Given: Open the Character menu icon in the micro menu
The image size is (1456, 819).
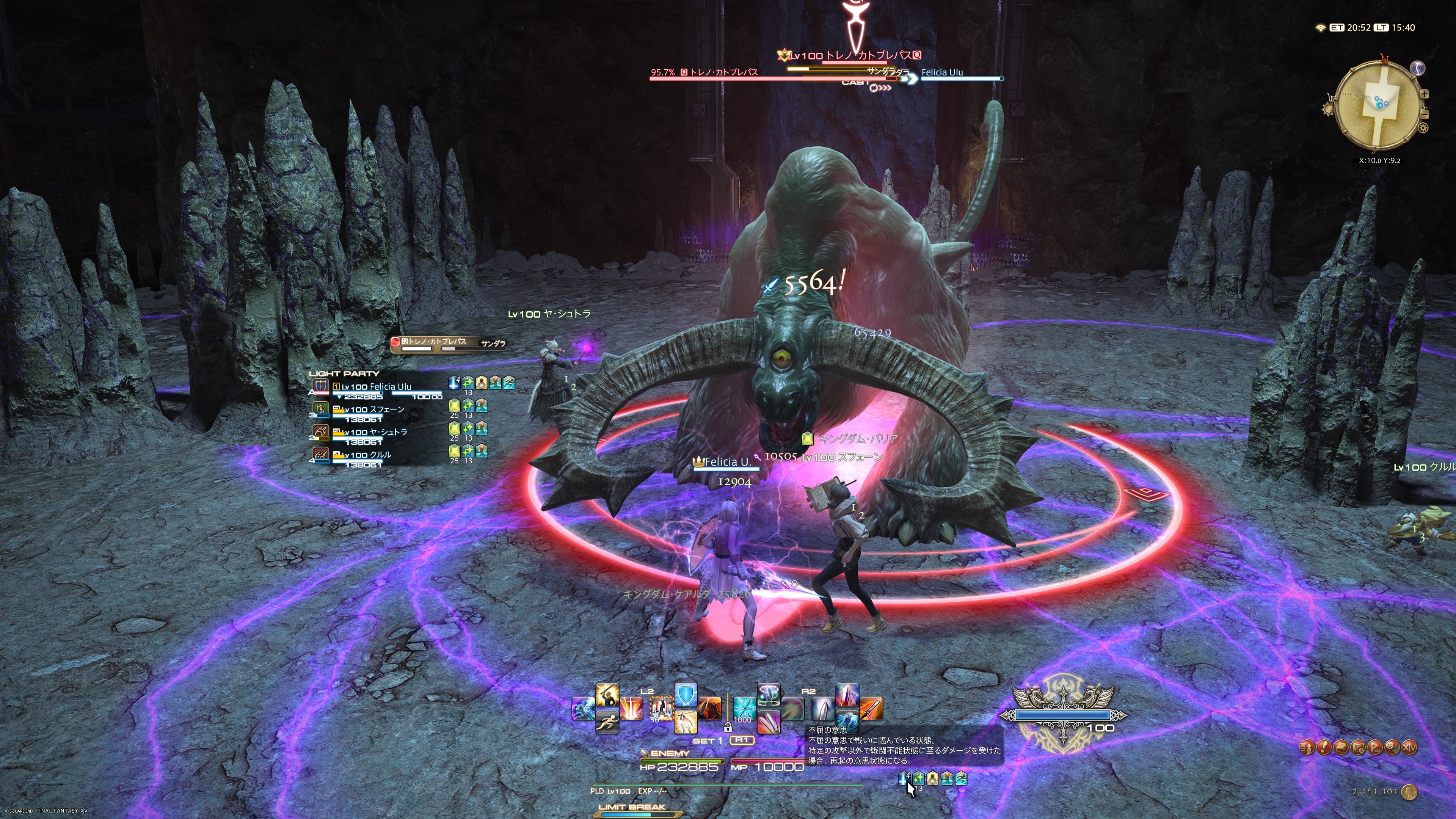Looking at the screenshot, I should (1307, 748).
